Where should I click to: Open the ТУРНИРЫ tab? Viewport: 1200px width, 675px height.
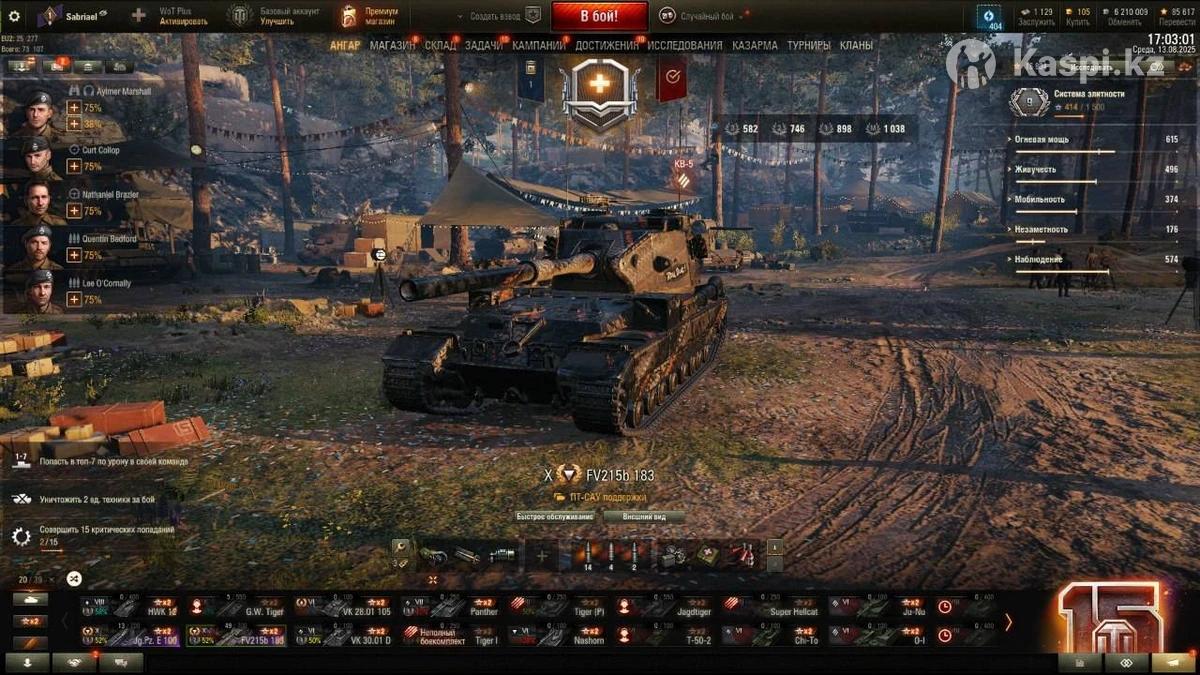click(x=808, y=45)
